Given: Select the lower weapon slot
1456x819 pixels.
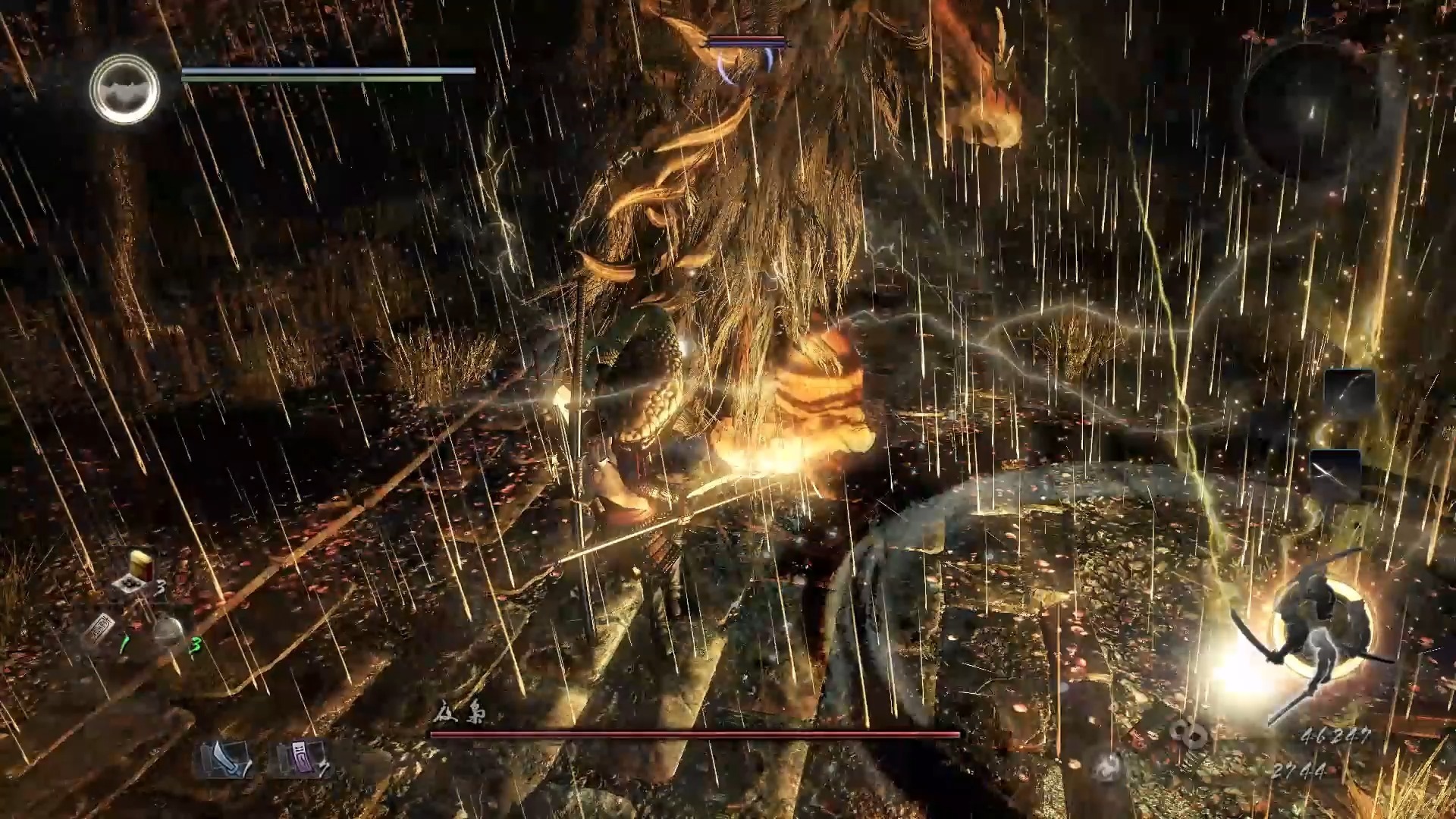Looking at the screenshot, I should click(x=1335, y=472).
